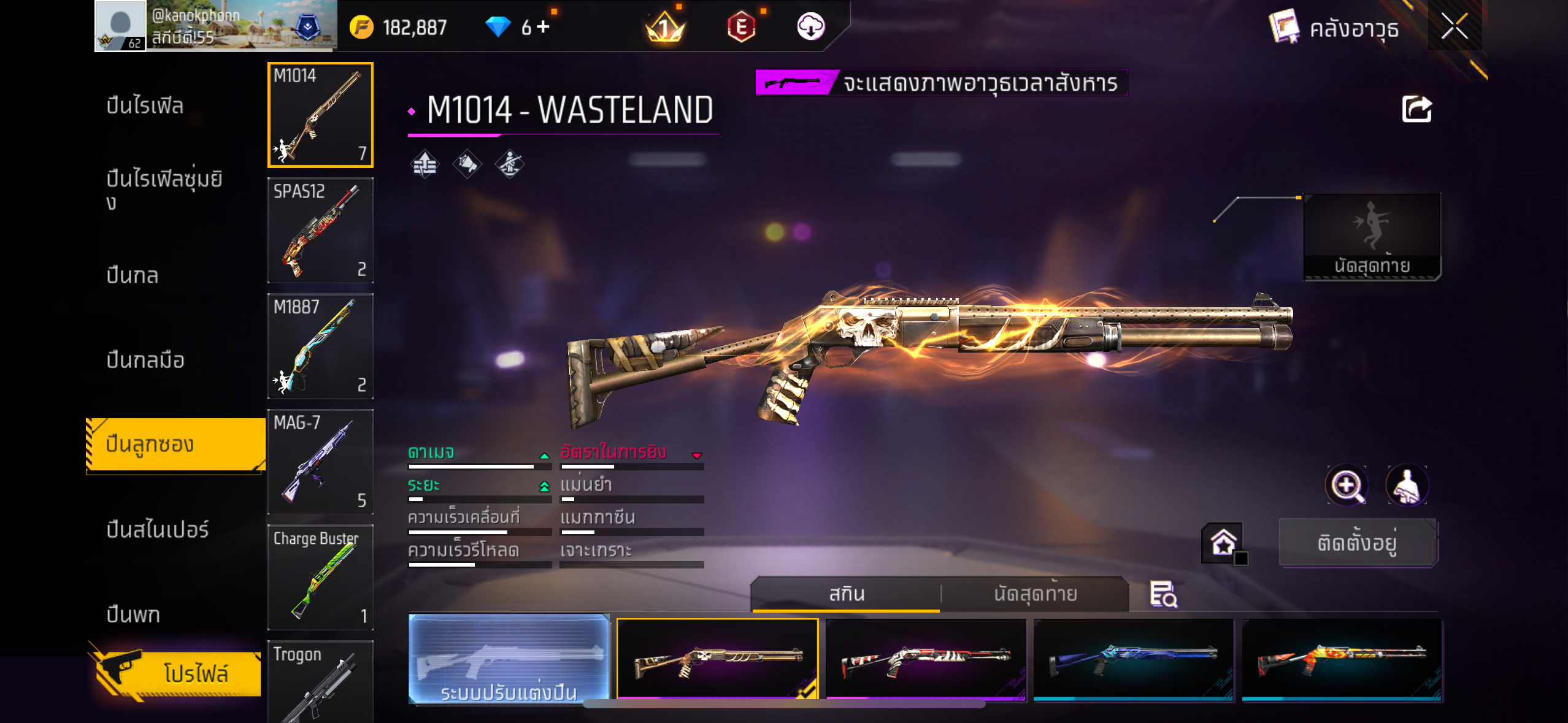Switch to the นัดสุดท้าย tab
Viewport: 1568px width, 723px height.
pos(1035,594)
